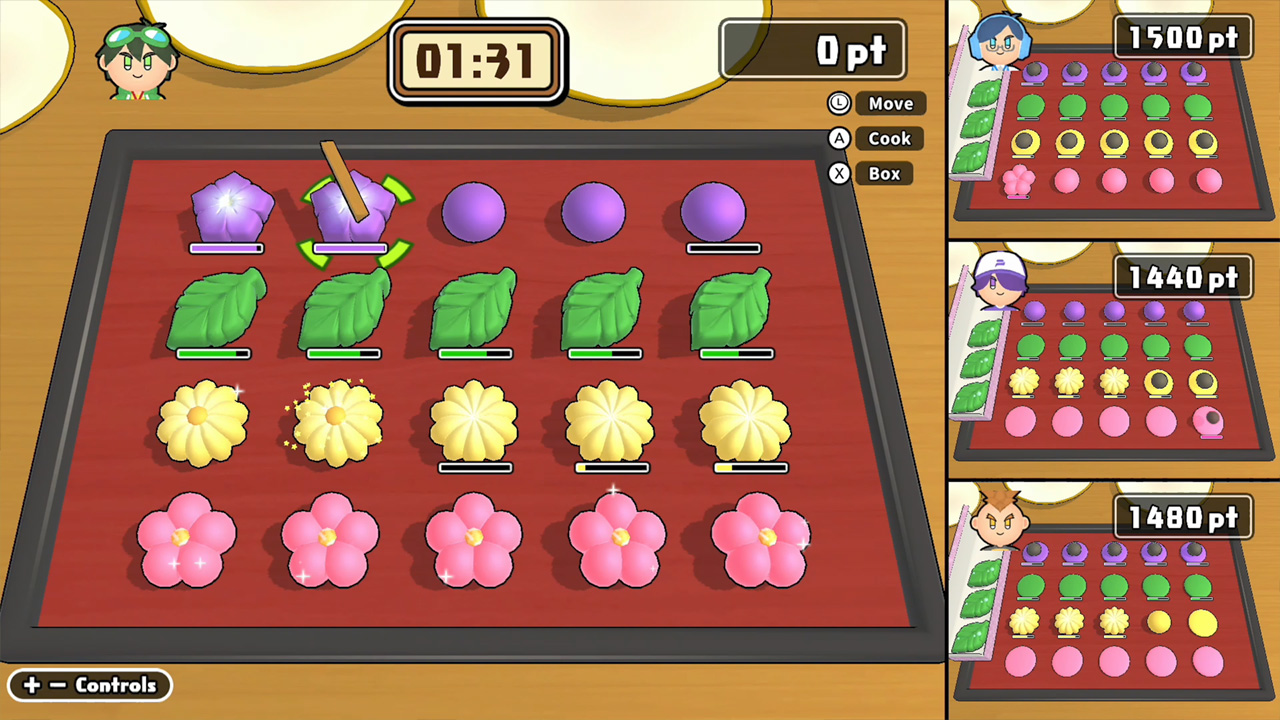Screen dimensions: 1280x720
Task: Click your 0 pt score display
Action: coord(812,50)
